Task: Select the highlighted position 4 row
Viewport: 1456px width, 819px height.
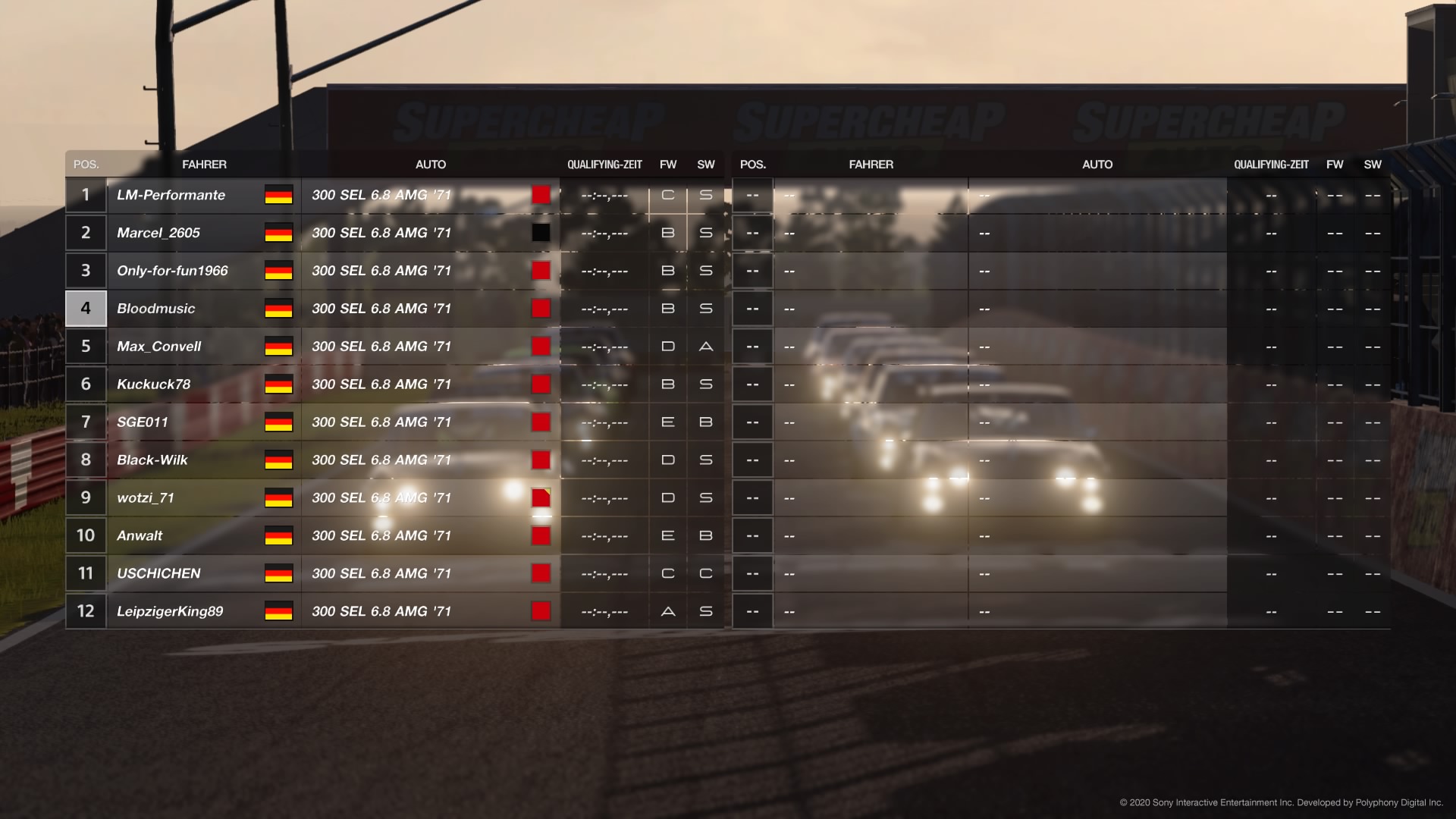Action: pos(85,308)
